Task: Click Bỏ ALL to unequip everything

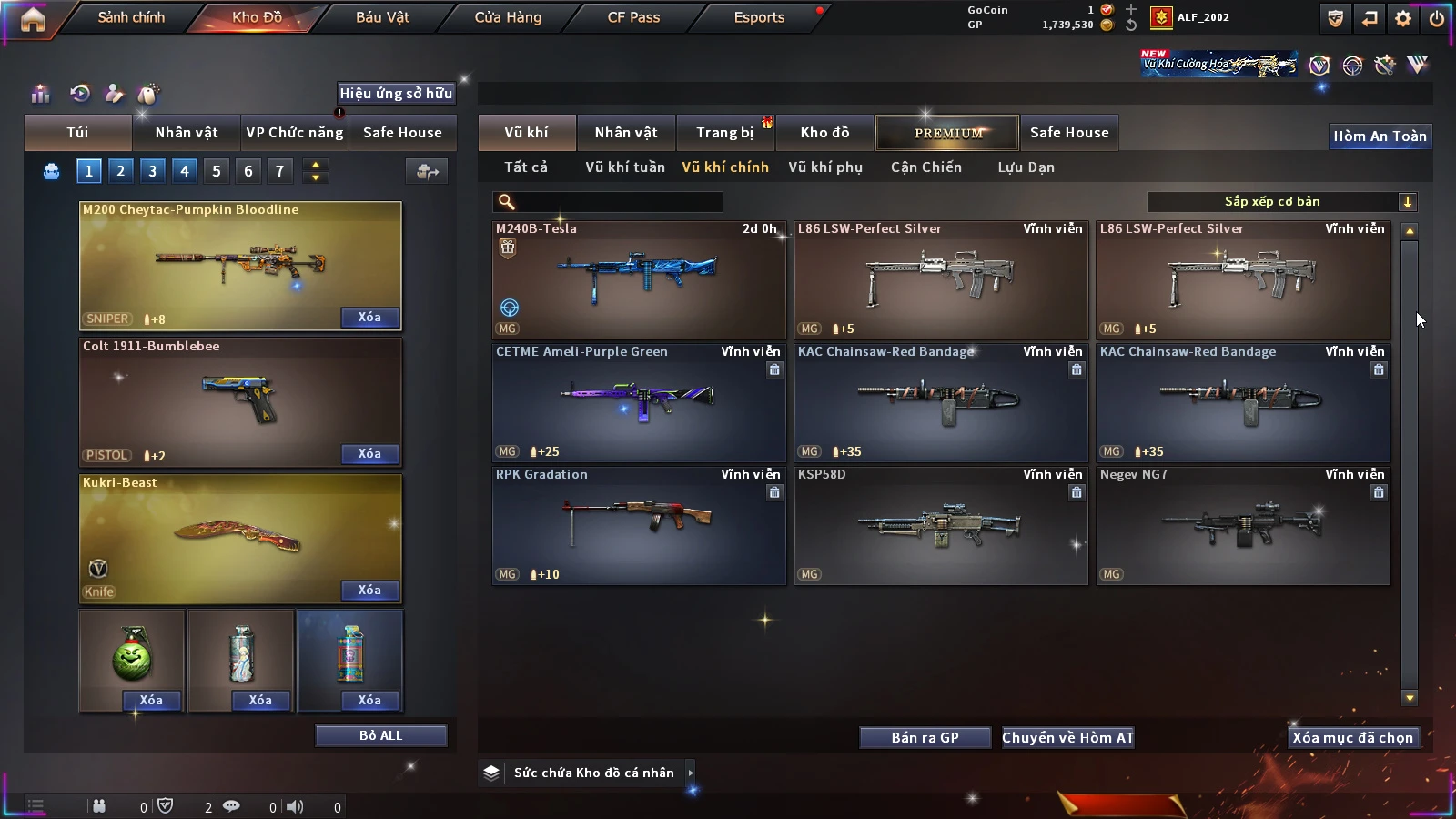Action: [380, 735]
